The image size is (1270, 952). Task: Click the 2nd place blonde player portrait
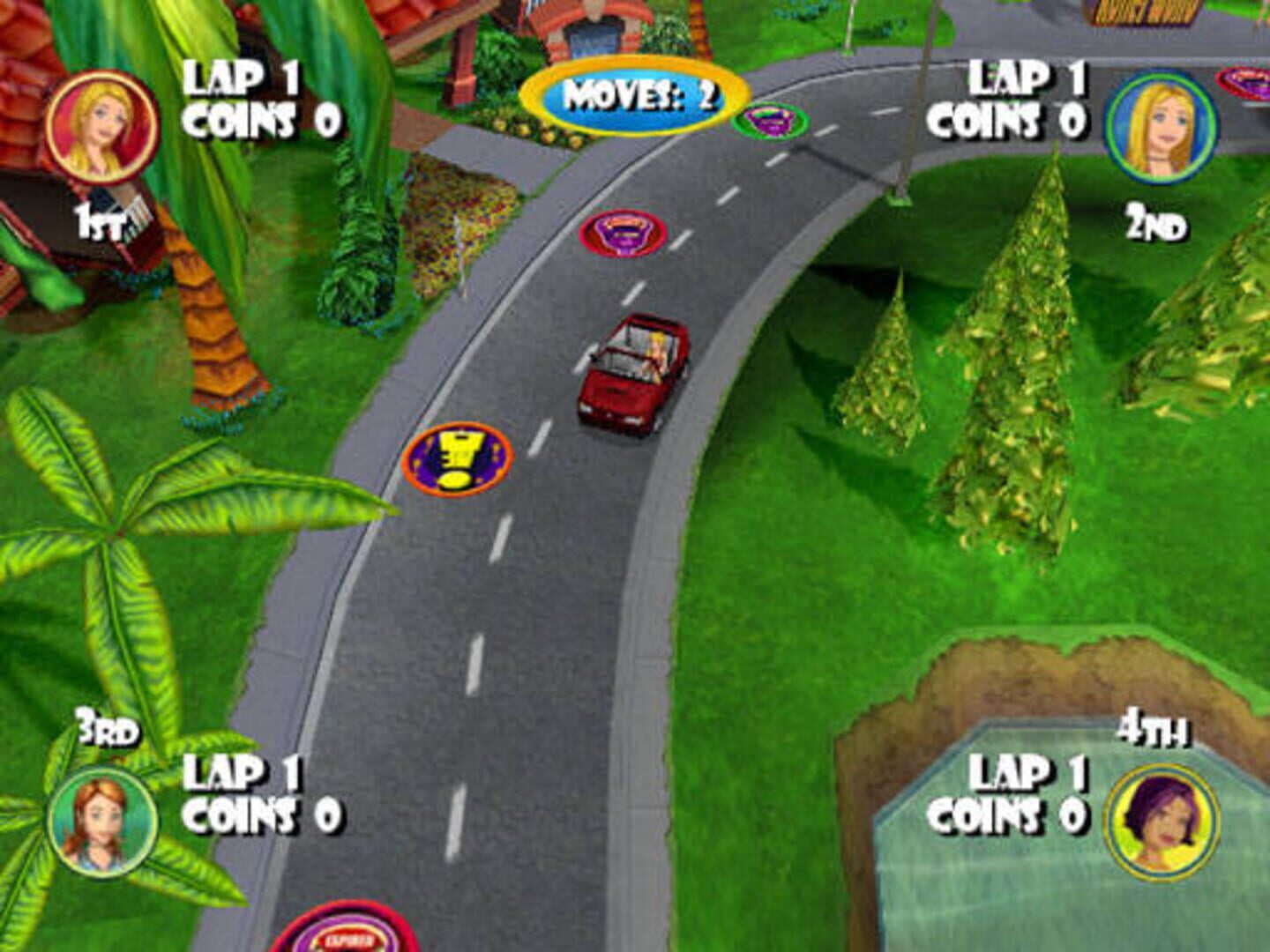click(1162, 125)
